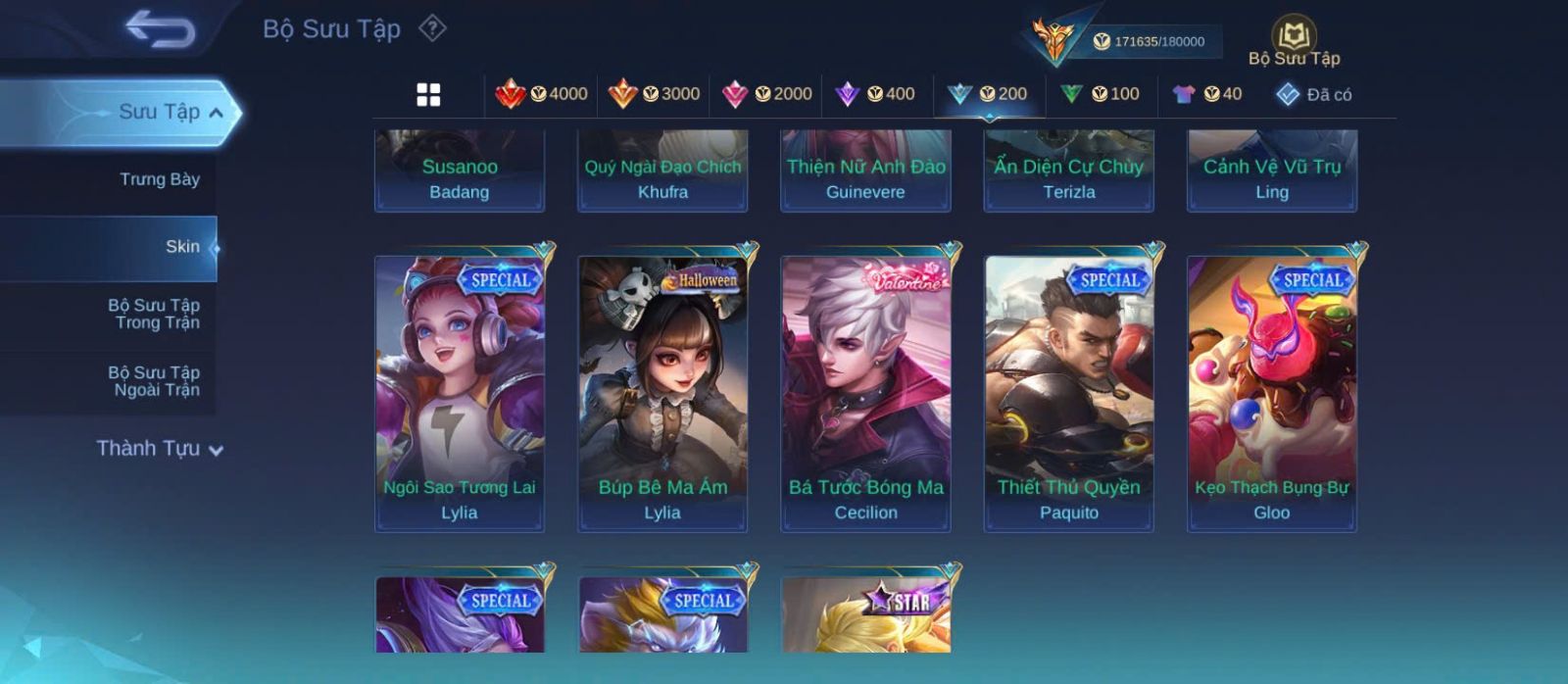Switch to the 4000 points tab

(x=542, y=94)
